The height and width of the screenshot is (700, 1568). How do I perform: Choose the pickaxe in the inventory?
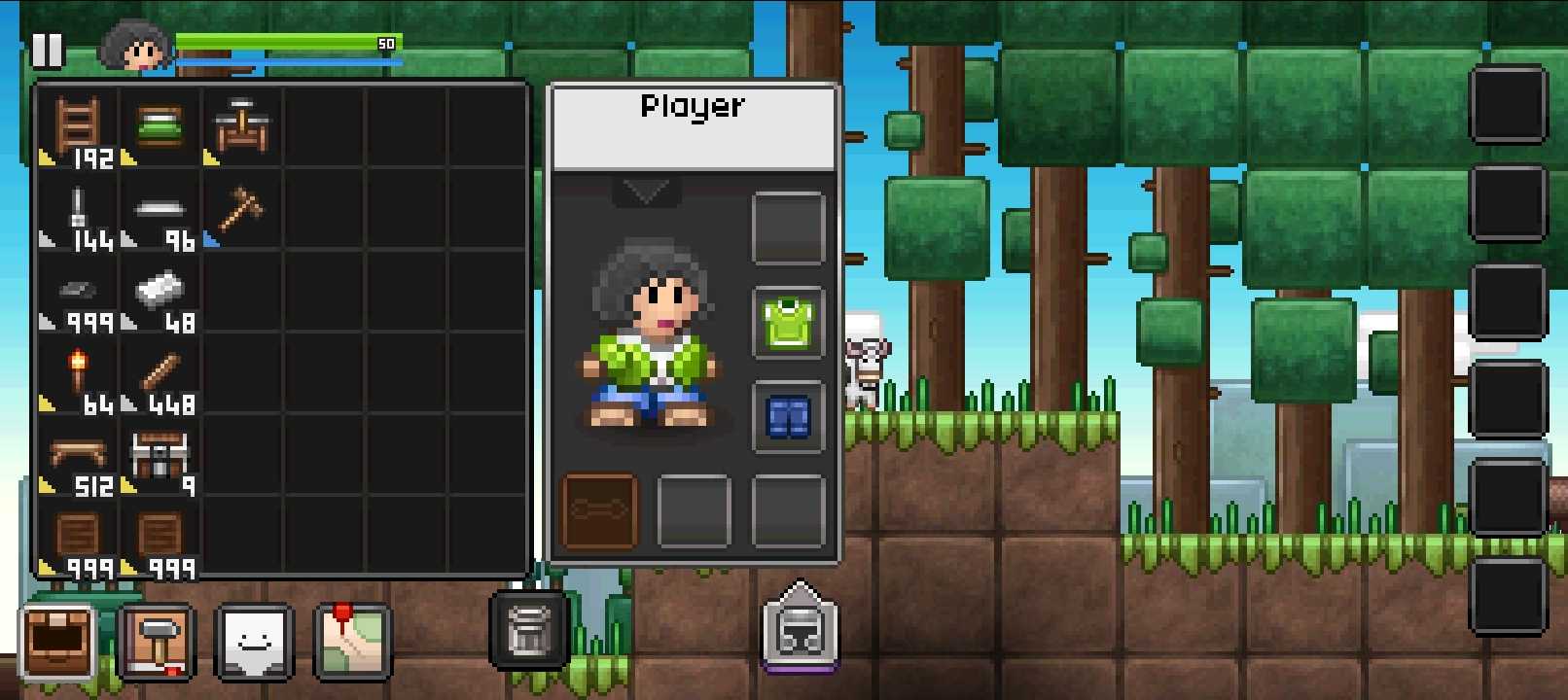pos(240,210)
